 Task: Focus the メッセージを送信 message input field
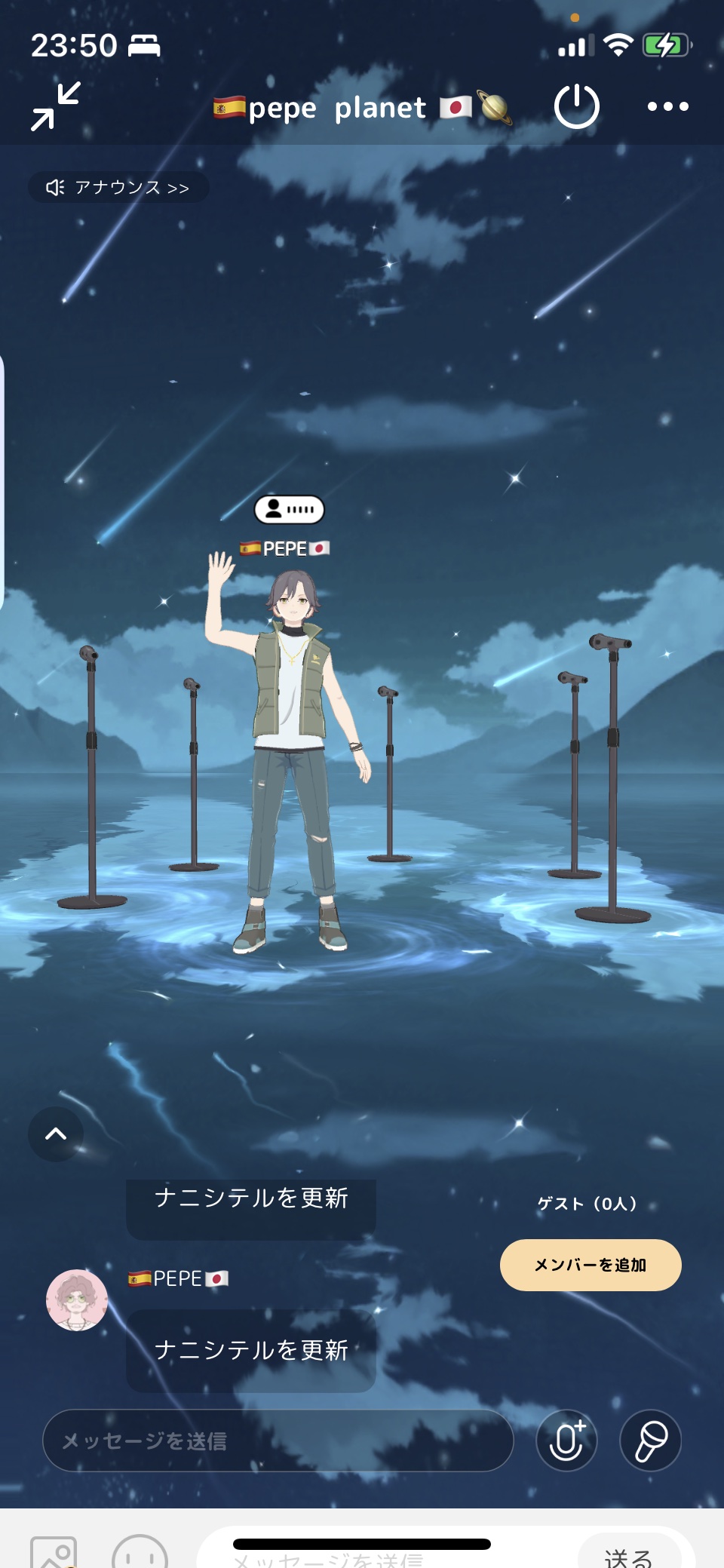(x=278, y=1441)
